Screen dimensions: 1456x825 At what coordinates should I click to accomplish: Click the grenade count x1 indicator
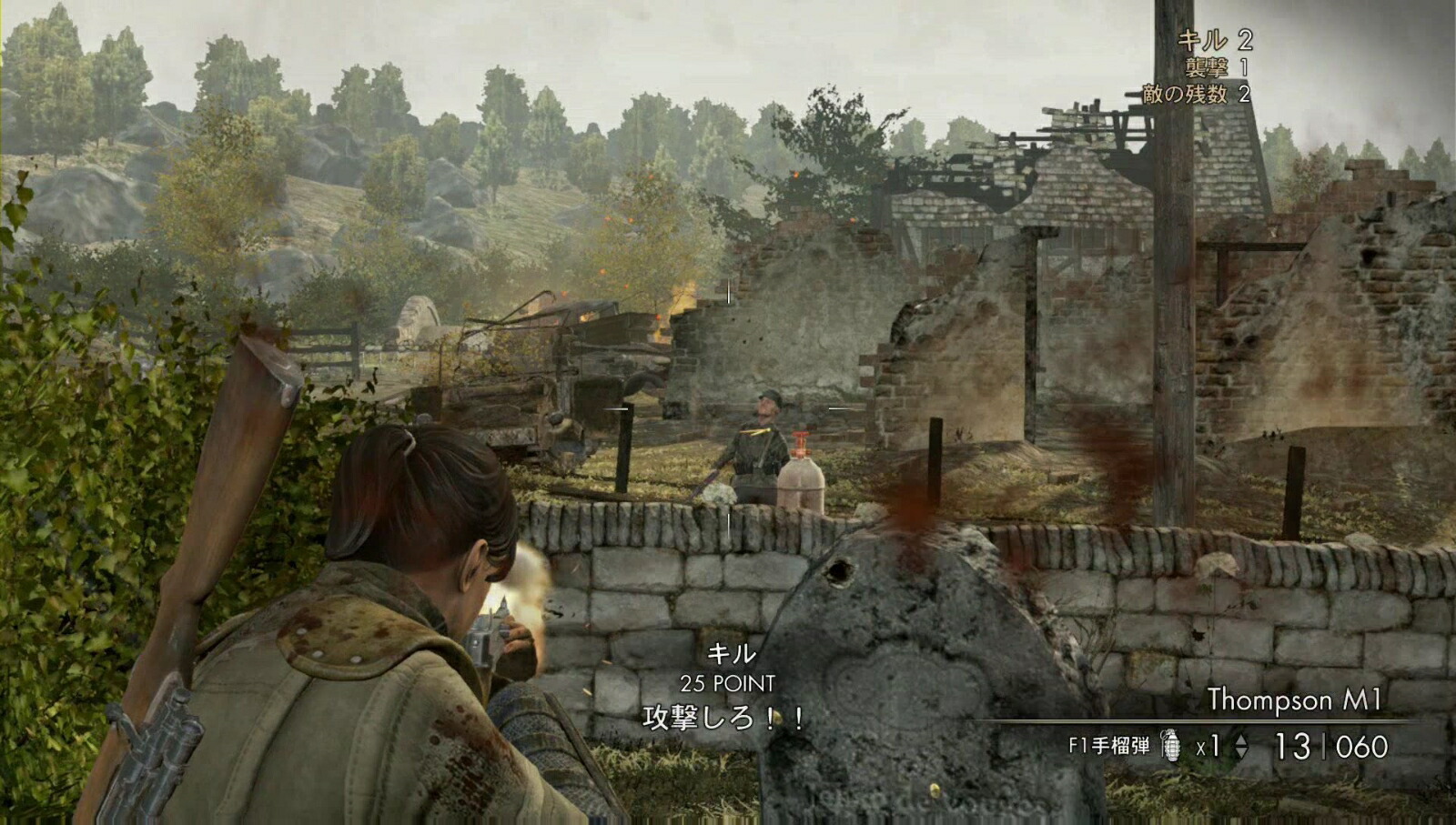point(1207,744)
